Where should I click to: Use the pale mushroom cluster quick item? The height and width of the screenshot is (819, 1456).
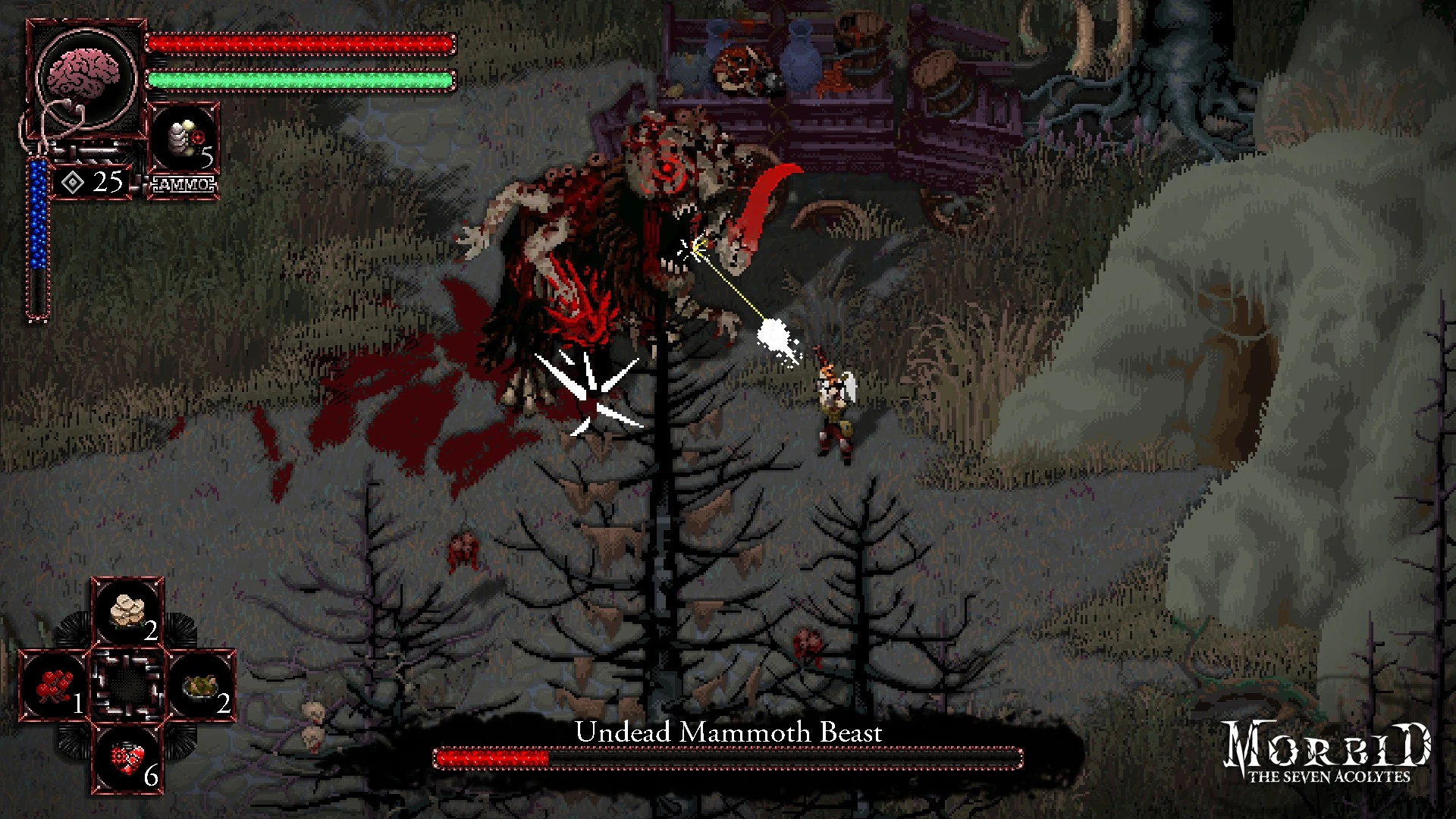(127, 613)
